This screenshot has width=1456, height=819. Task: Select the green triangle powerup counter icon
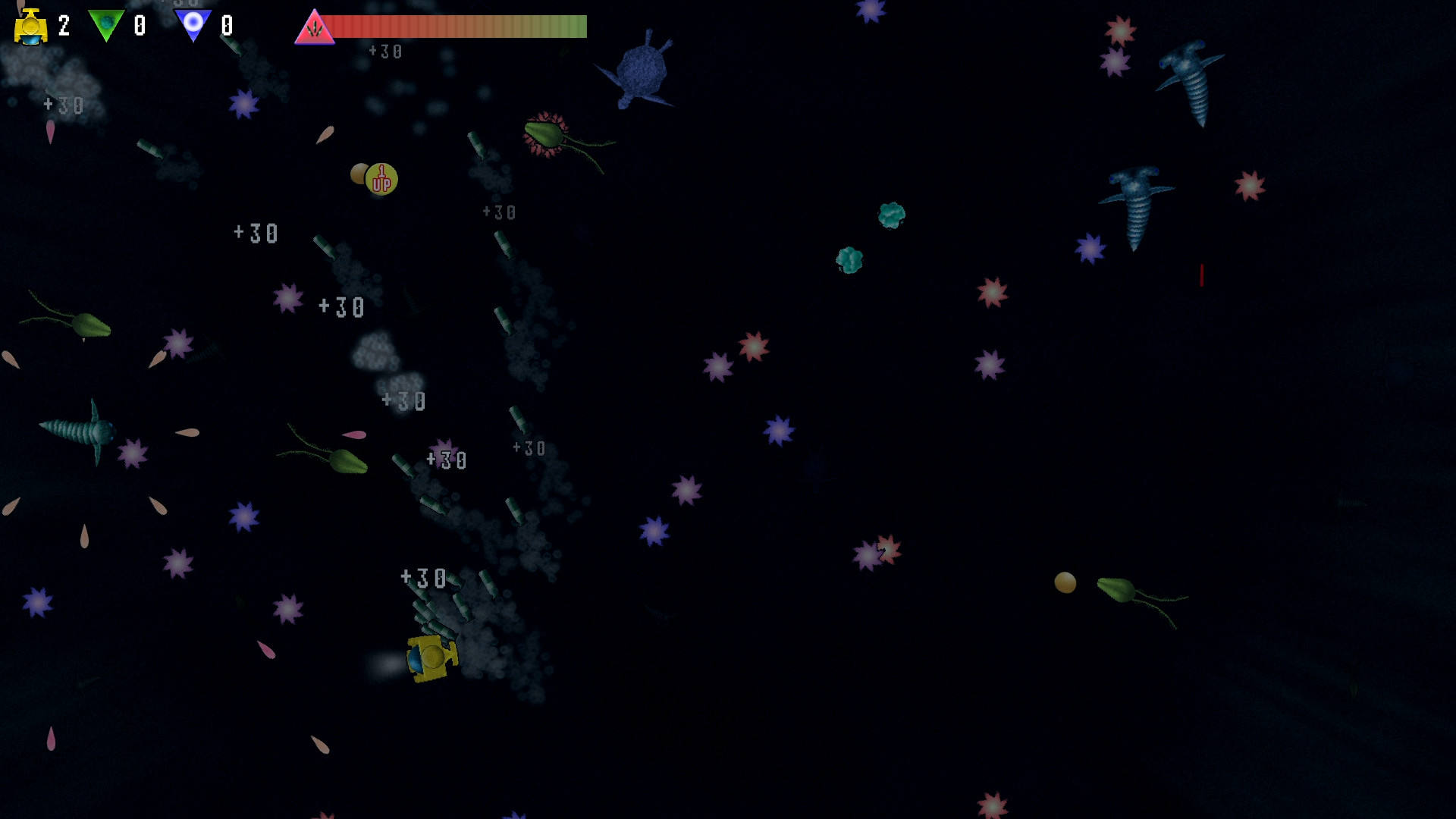(x=106, y=24)
